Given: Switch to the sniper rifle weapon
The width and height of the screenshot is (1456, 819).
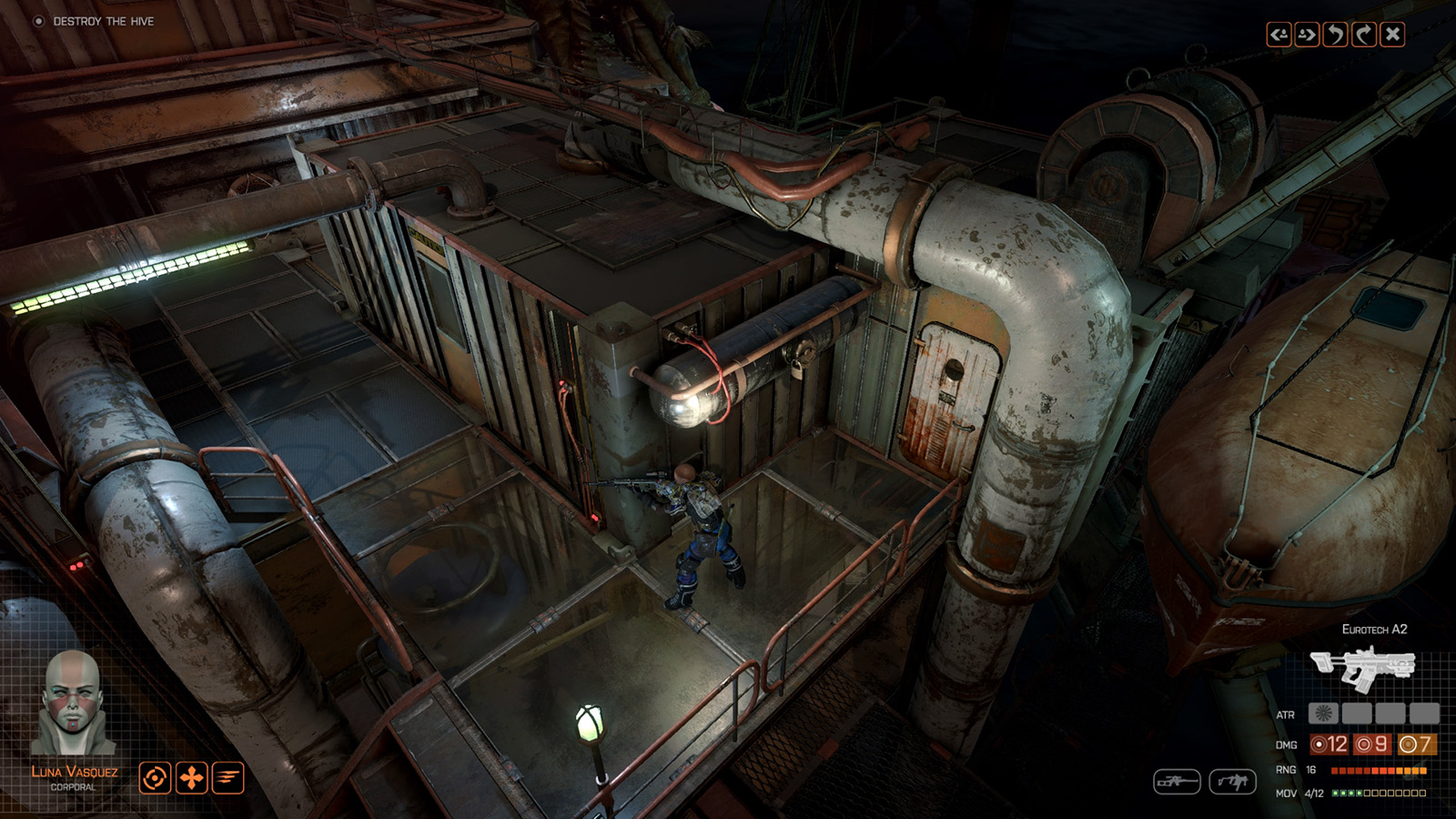Looking at the screenshot, I should coord(1177,781).
